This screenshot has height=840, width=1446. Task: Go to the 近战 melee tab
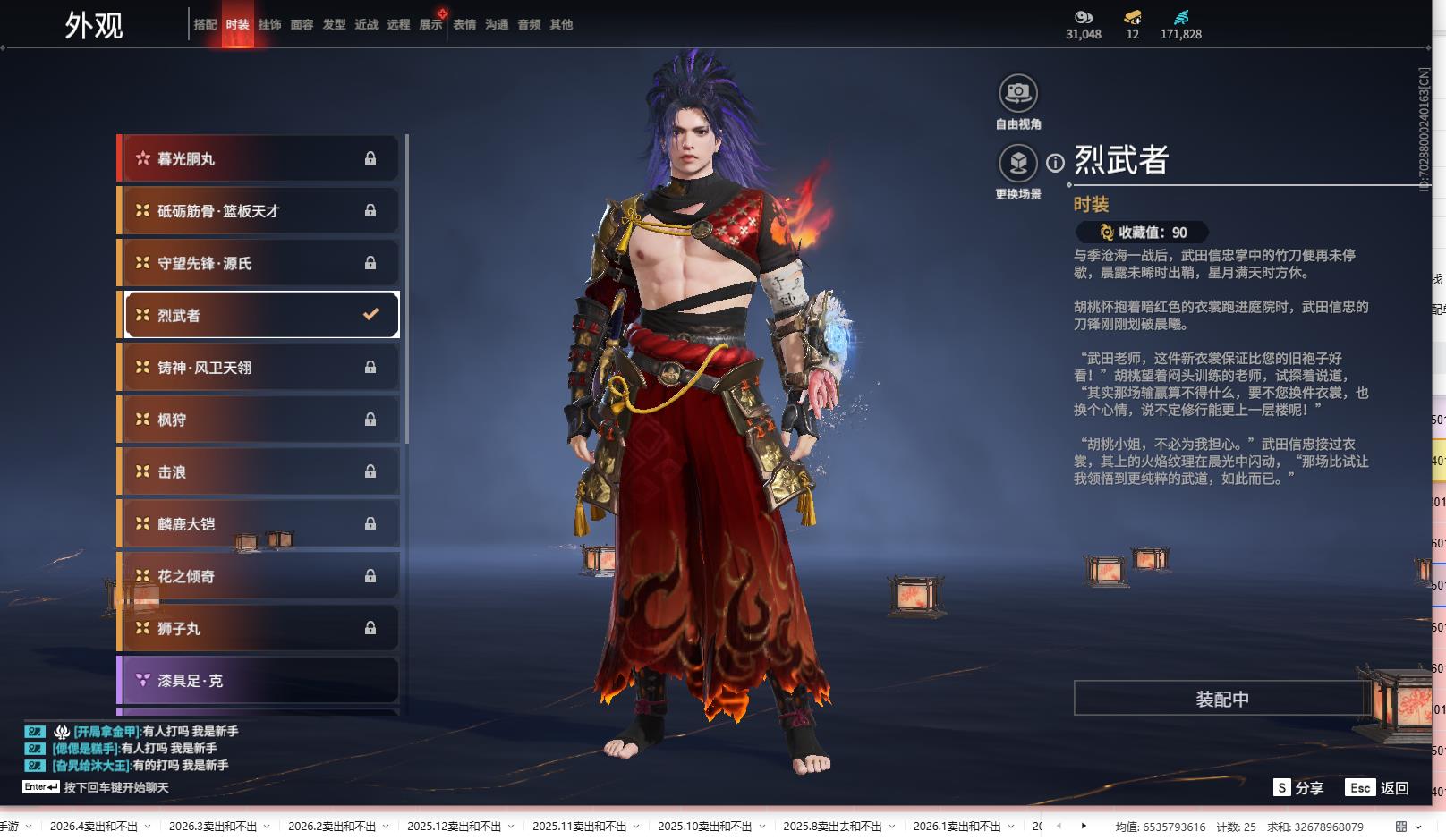[366, 25]
